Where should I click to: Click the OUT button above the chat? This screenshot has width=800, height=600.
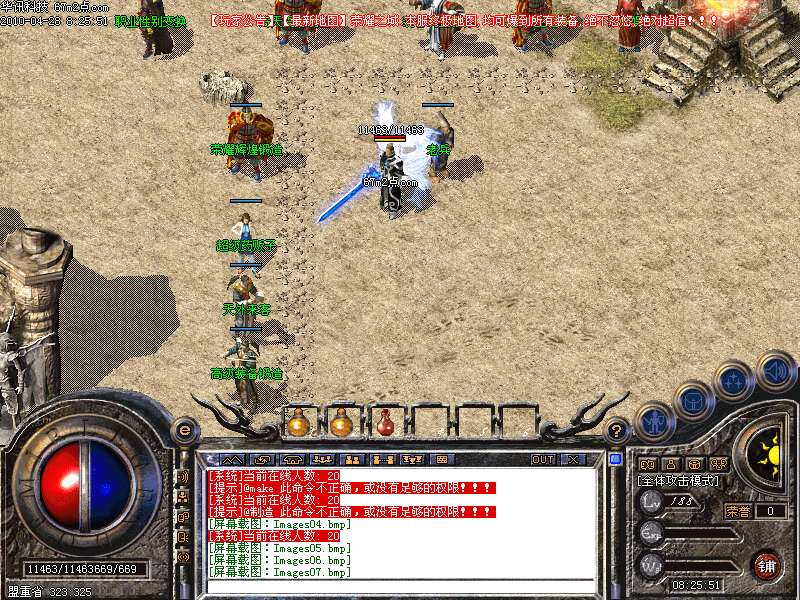543,459
